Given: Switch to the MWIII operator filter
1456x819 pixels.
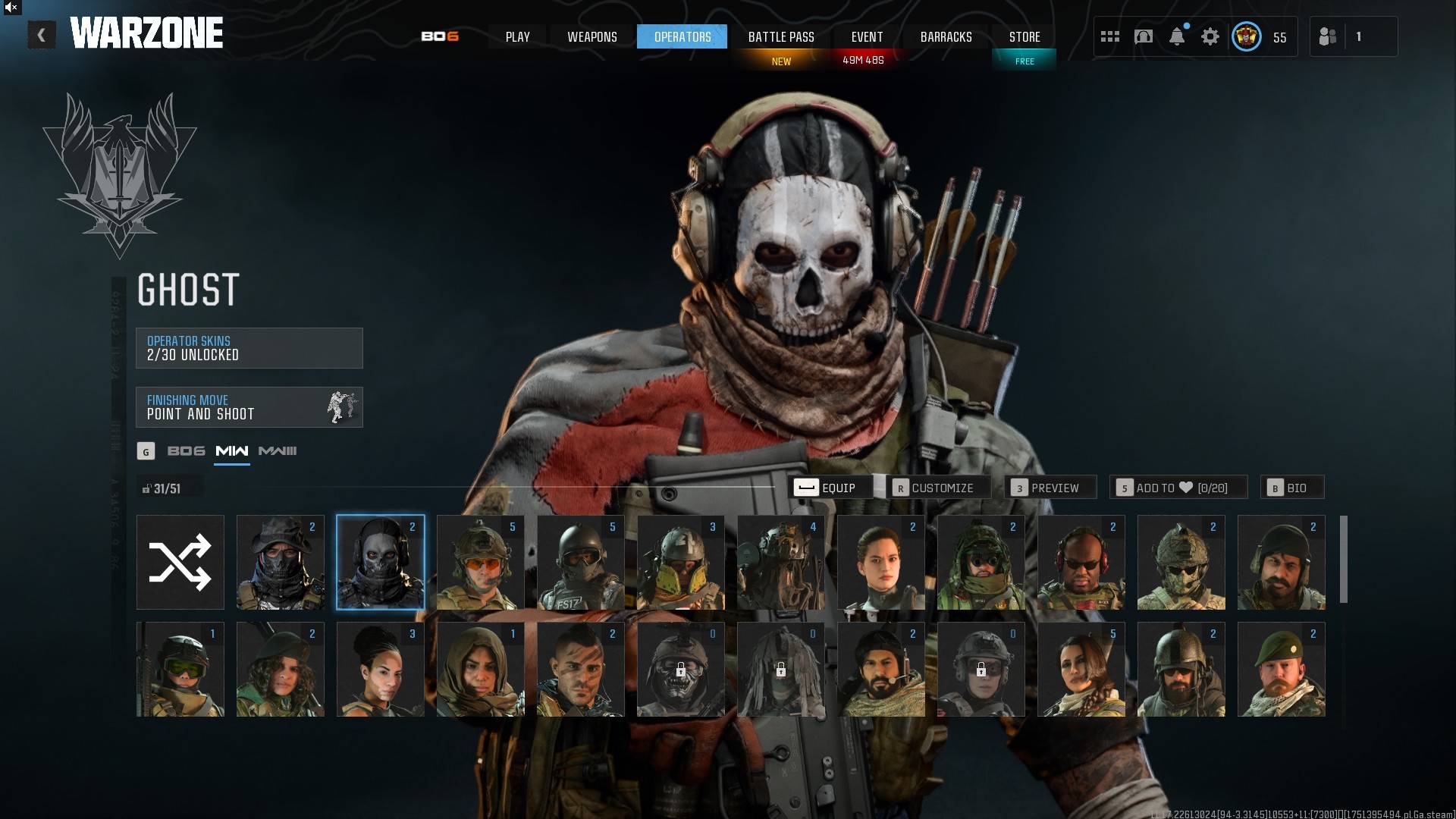Looking at the screenshot, I should click(278, 451).
